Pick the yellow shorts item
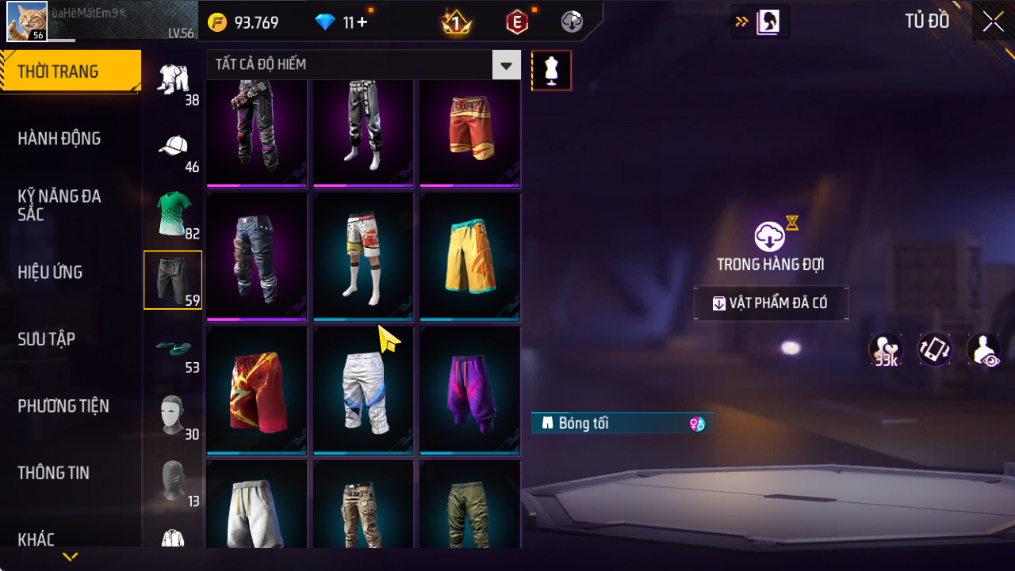Image resolution: width=1015 pixels, height=571 pixels. (x=470, y=257)
